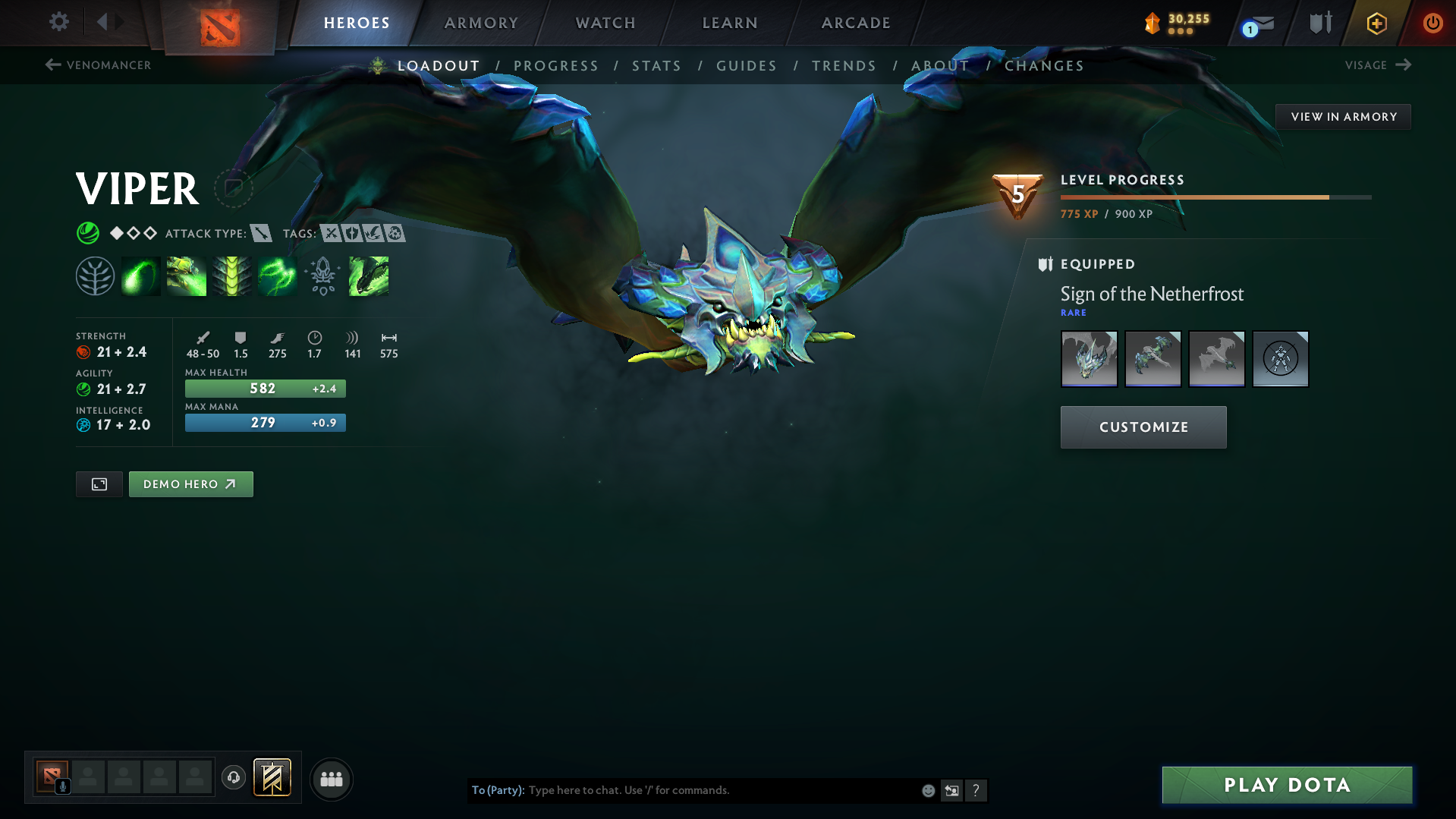Open voice chat microphone icon
Viewport: 1456px width, 819px height.
pyautogui.click(x=62, y=788)
